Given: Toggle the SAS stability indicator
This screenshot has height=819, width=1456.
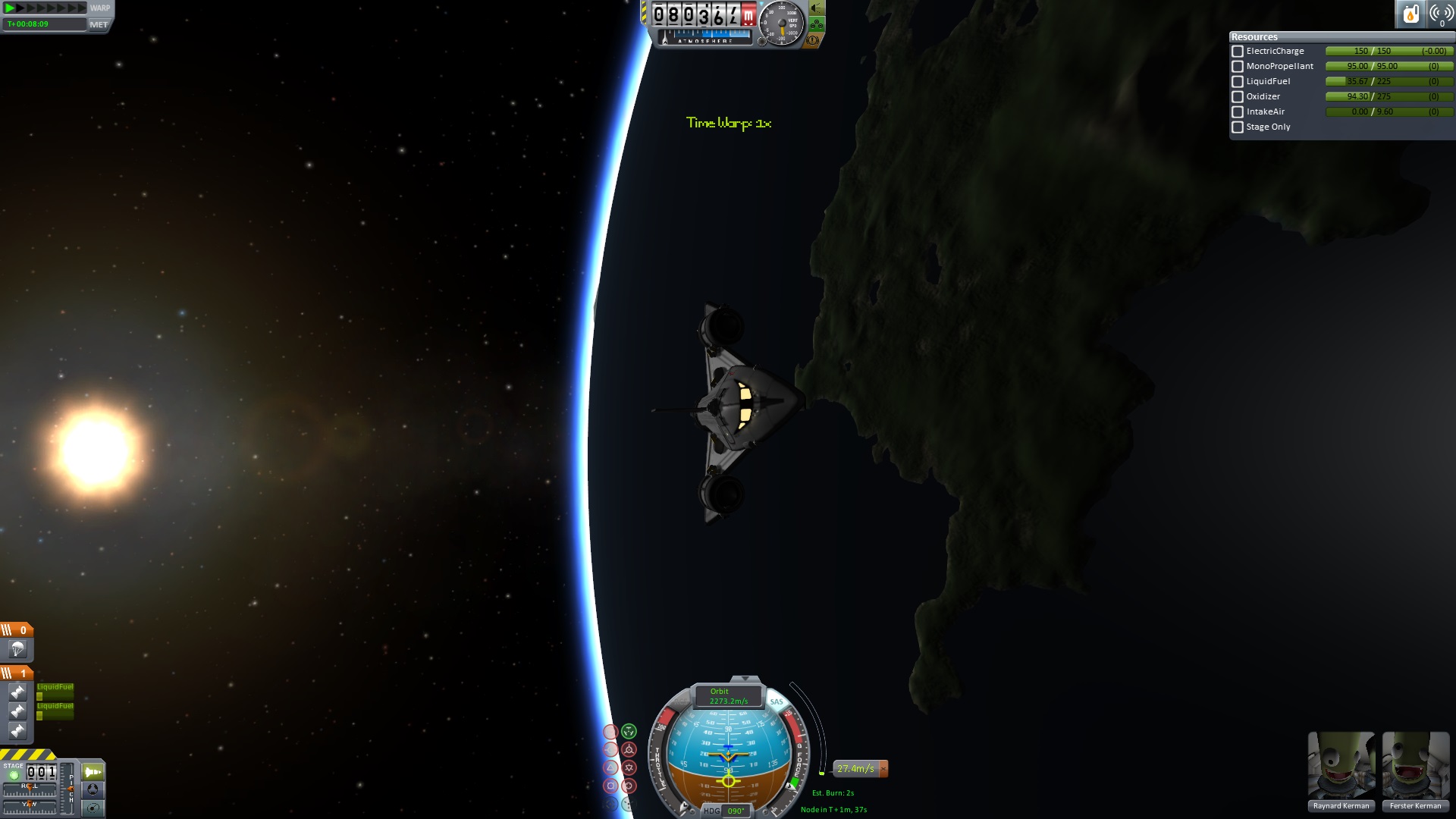Looking at the screenshot, I should [x=776, y=701].
